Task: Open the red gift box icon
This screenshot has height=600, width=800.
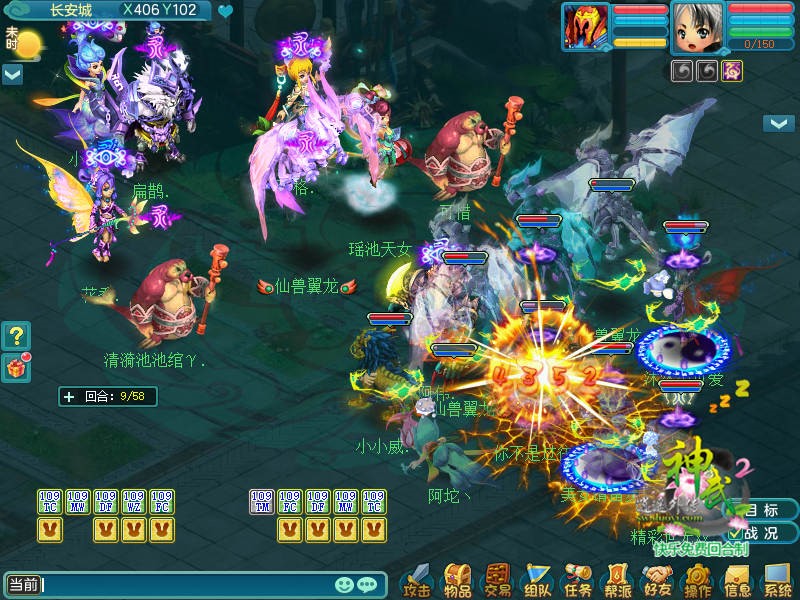Action: pos(16,367)
